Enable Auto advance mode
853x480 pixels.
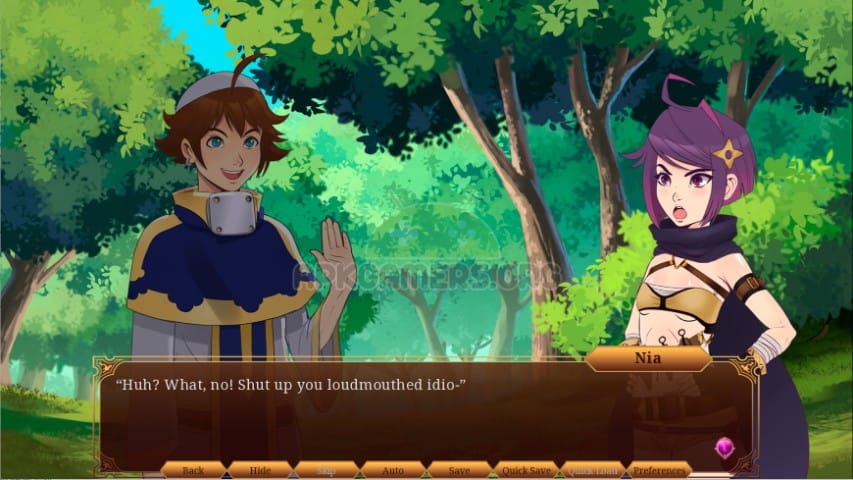click(x=393, y=470)
